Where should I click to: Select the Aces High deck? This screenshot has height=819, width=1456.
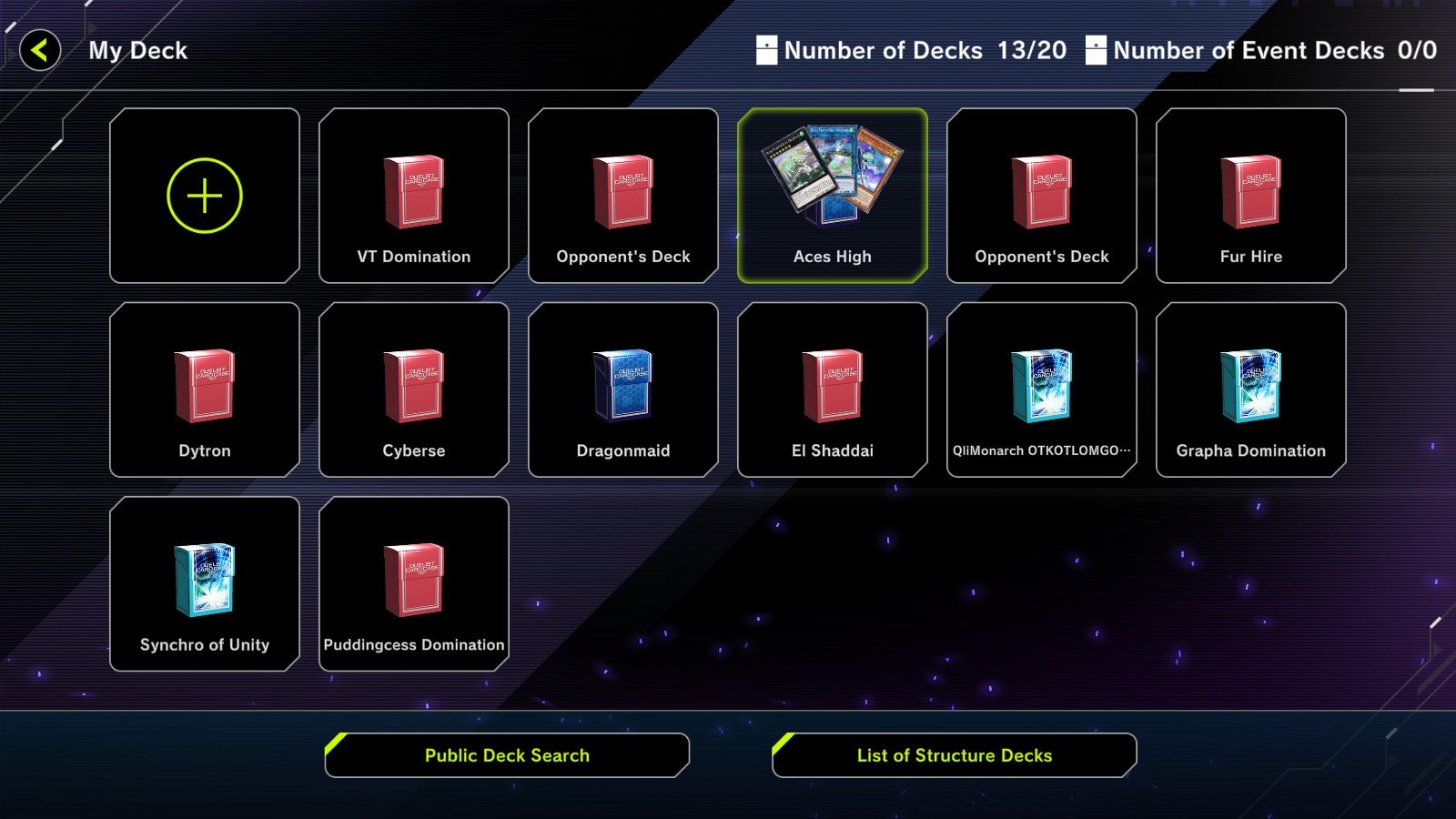(x=833, y=196)
